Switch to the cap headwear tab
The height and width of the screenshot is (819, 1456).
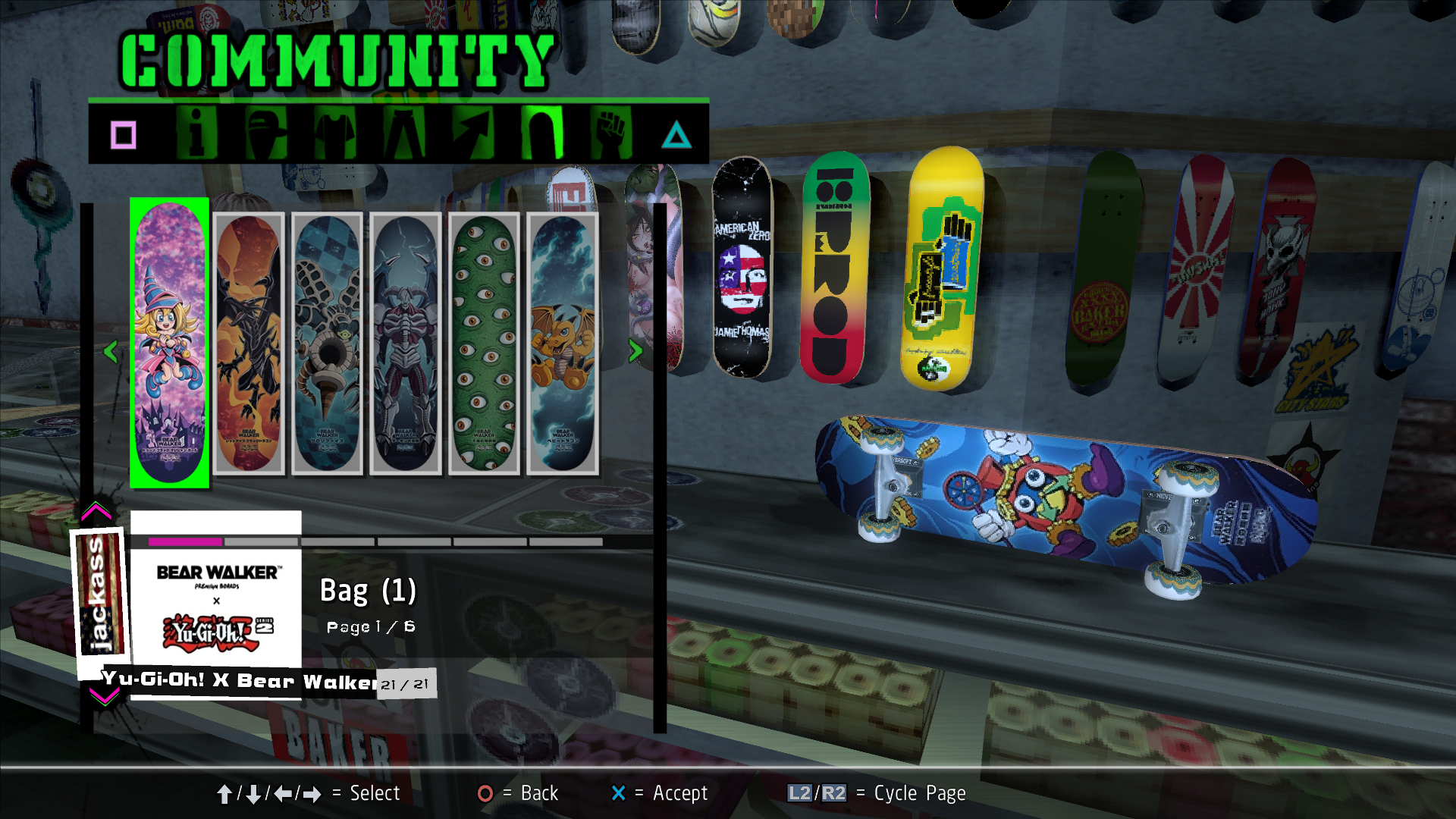[266, 133]
